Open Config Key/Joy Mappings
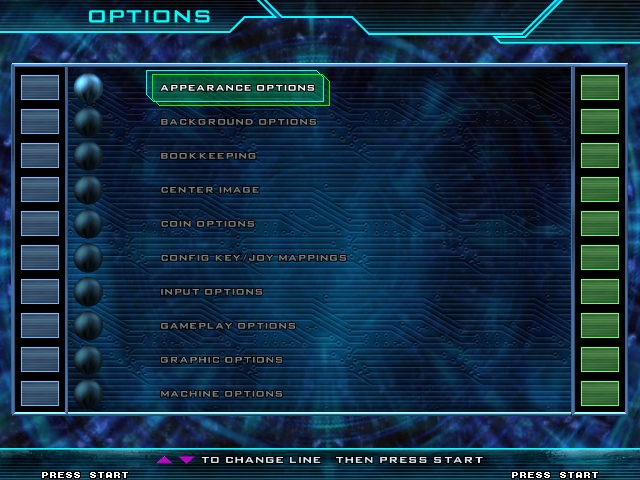The image size is (640, 480). click(254, 258)
